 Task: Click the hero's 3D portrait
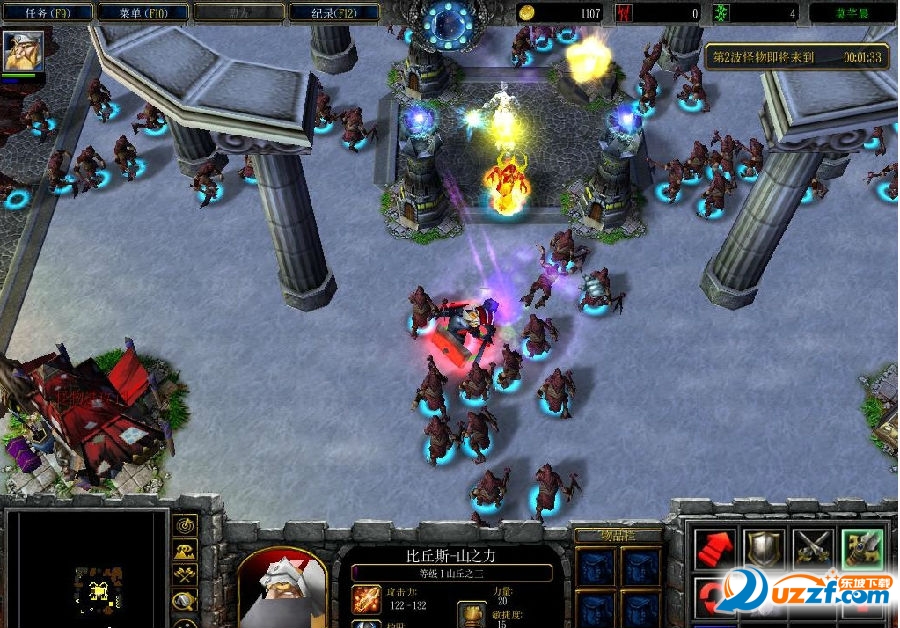tap(283, 590)
